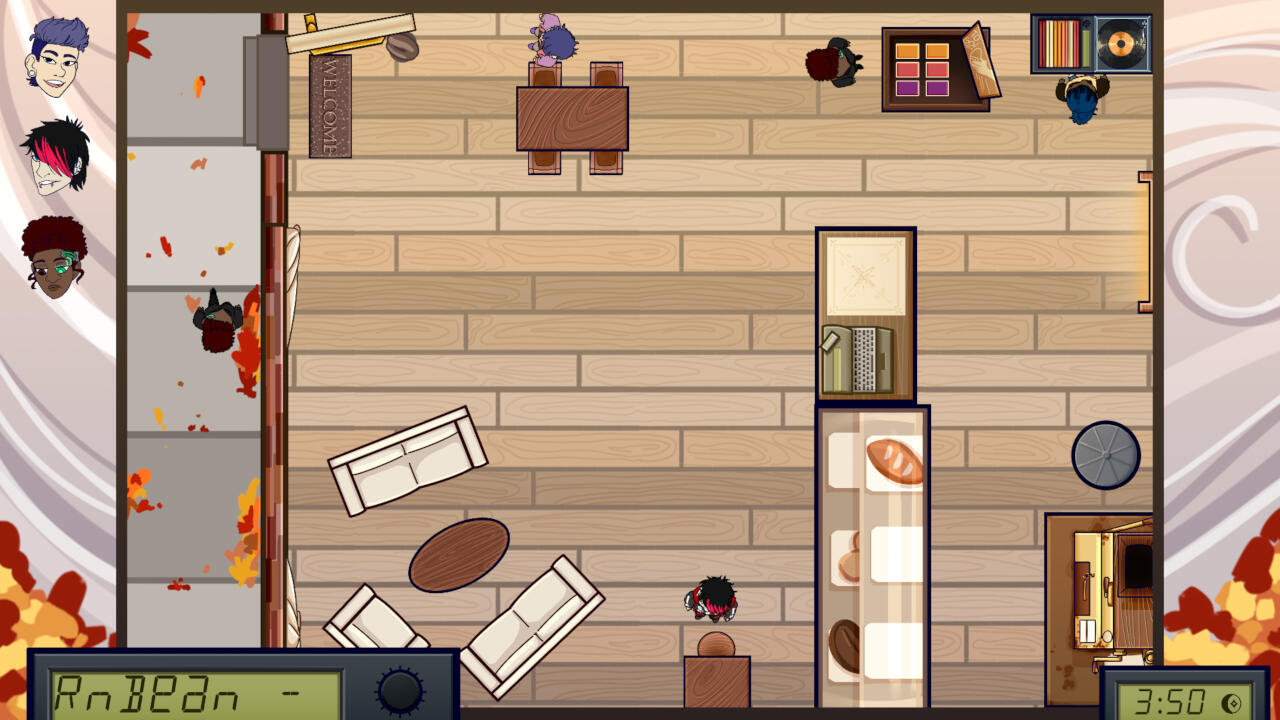Select the purple-haired character portrait
1280x720 pixels.
57,57
